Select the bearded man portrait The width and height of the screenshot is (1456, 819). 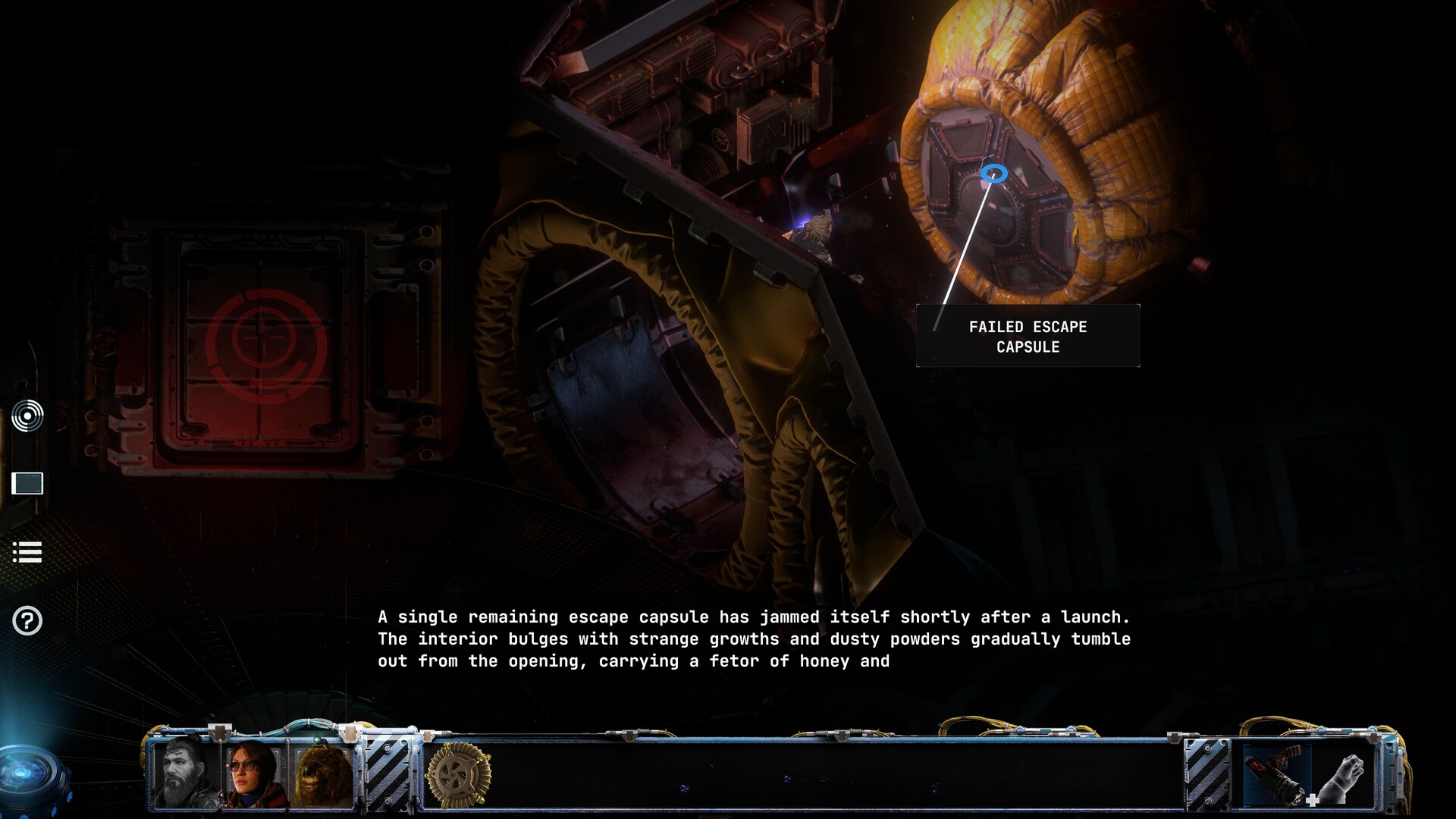(184, 773)
